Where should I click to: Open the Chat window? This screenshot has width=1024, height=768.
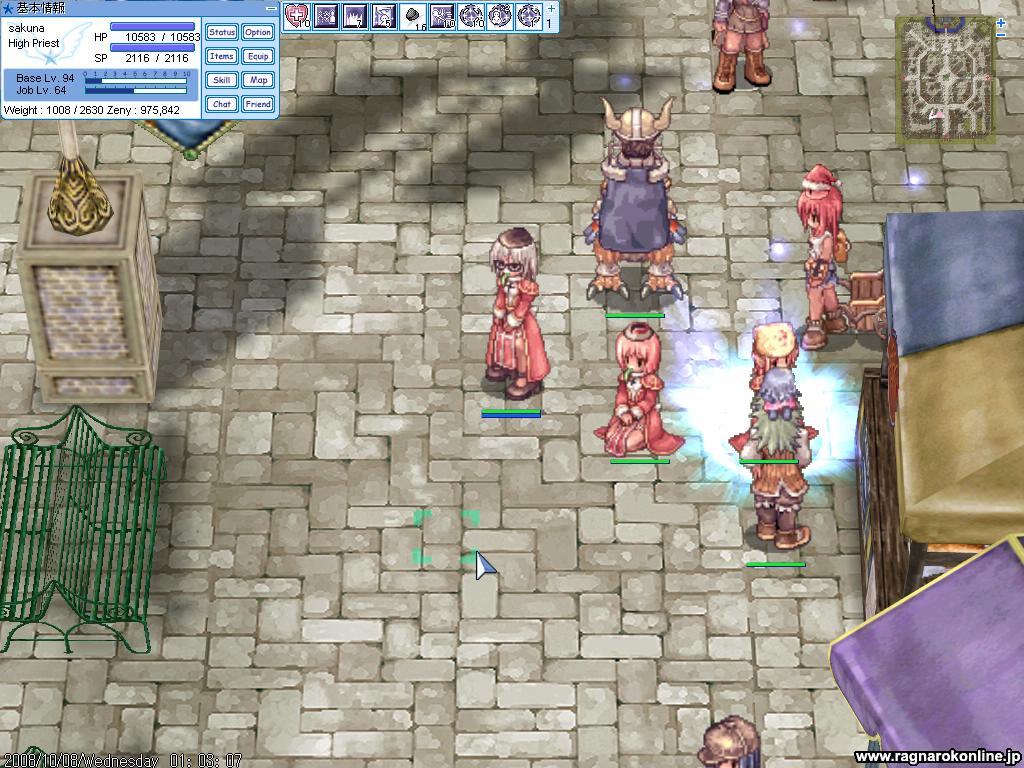click(x=222, y=104)
